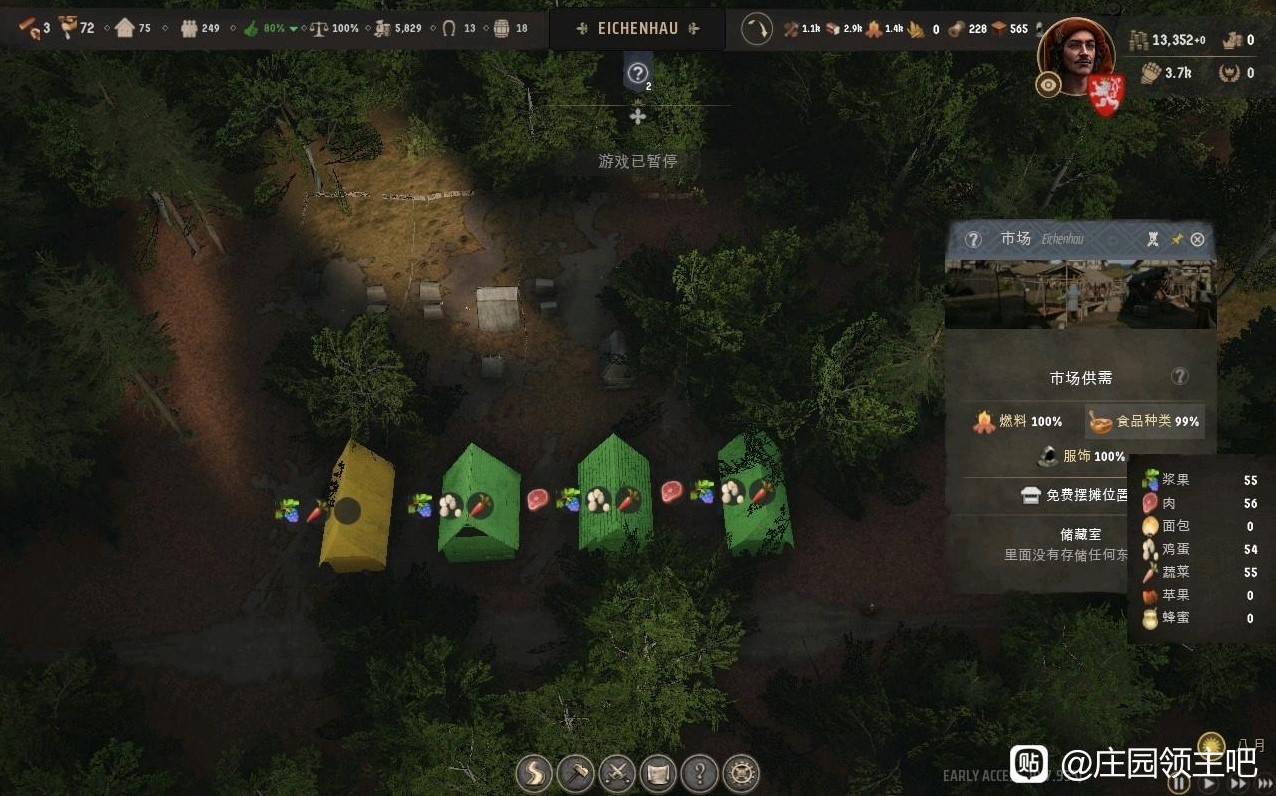Click the pause game speed button
The width and height of the screenshot is (1276, 796).
point(1179,783)
